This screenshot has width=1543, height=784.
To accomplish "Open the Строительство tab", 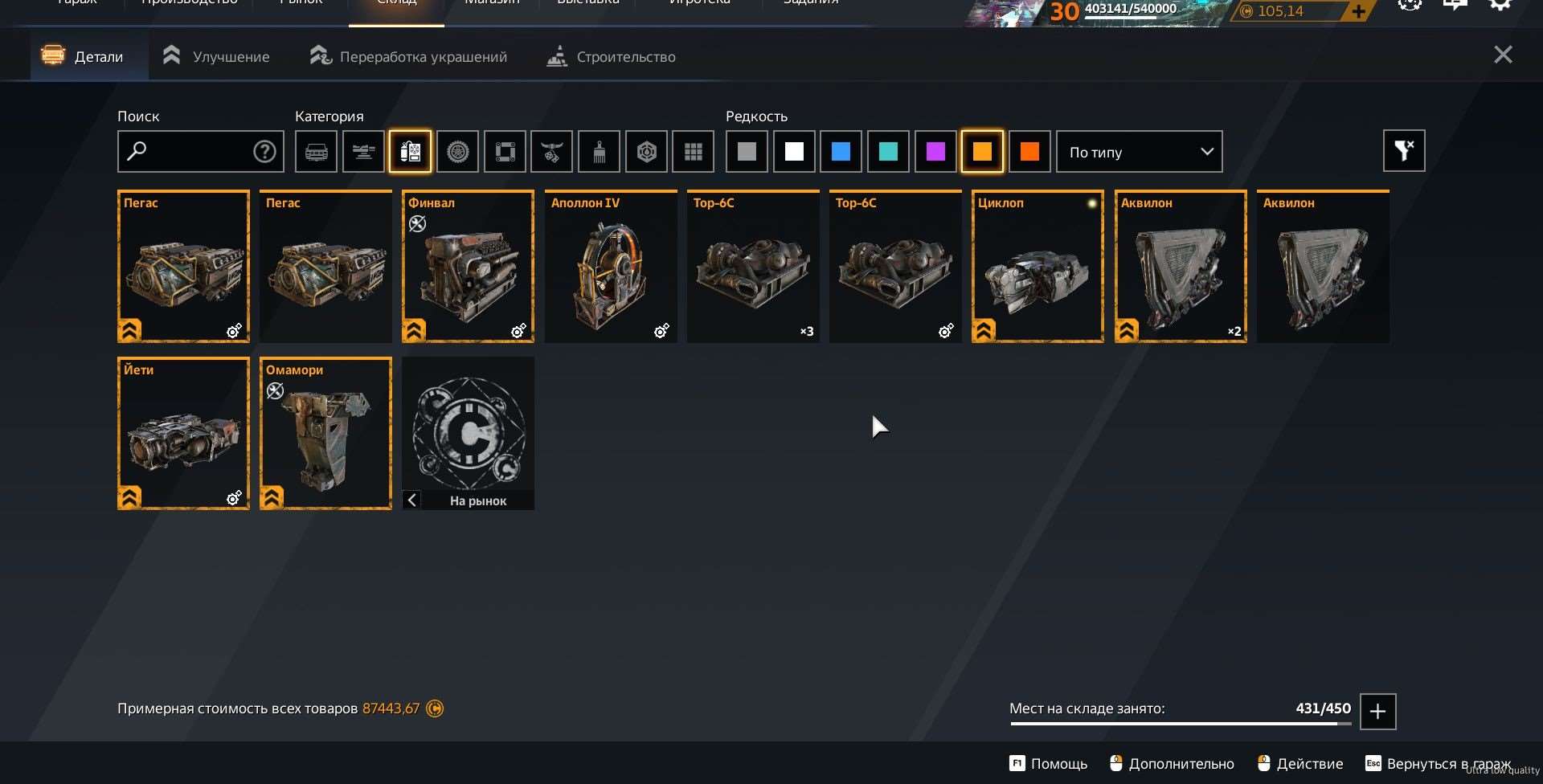I will pyautogui.click(x=611, y=56).
